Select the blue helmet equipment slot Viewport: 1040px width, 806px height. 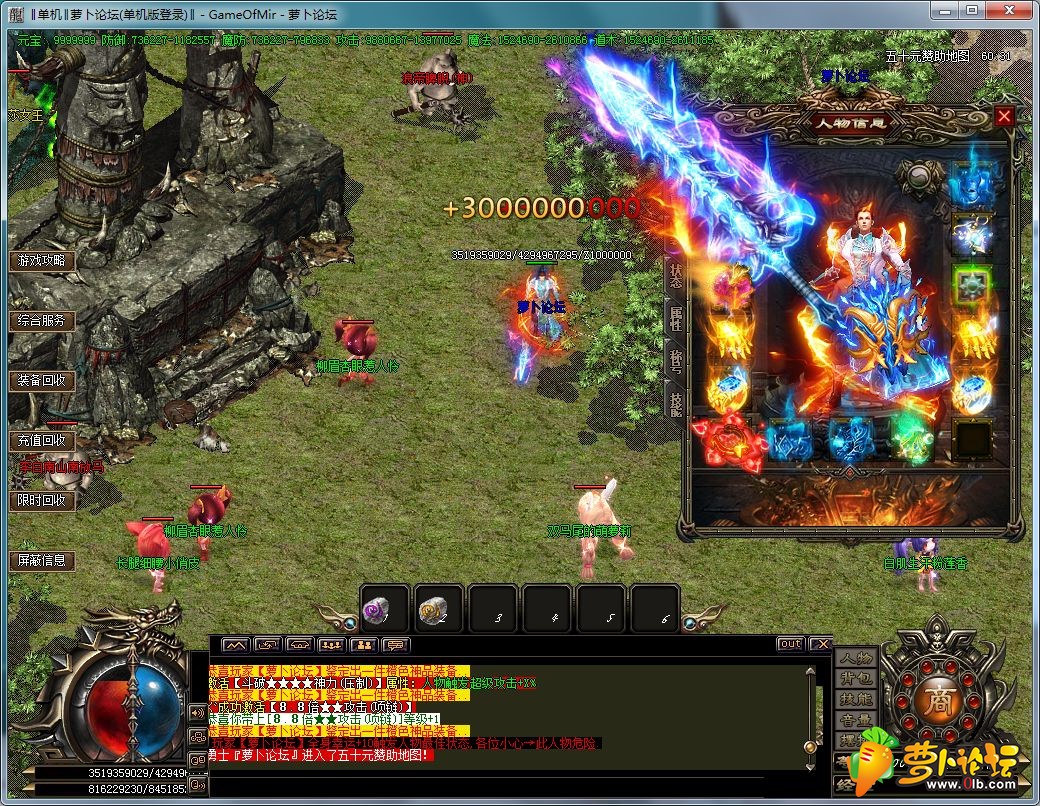point(972,186)
